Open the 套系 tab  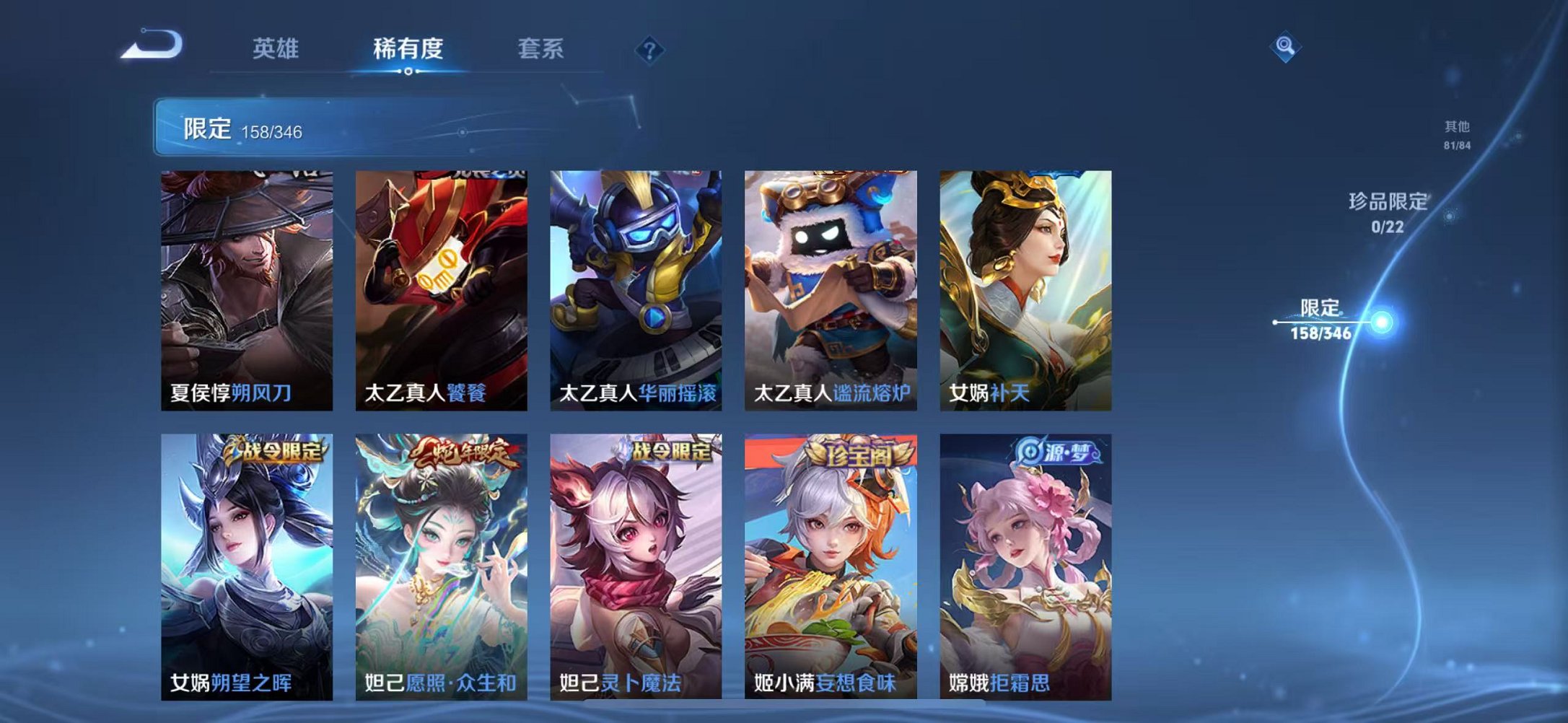point(541,47)
